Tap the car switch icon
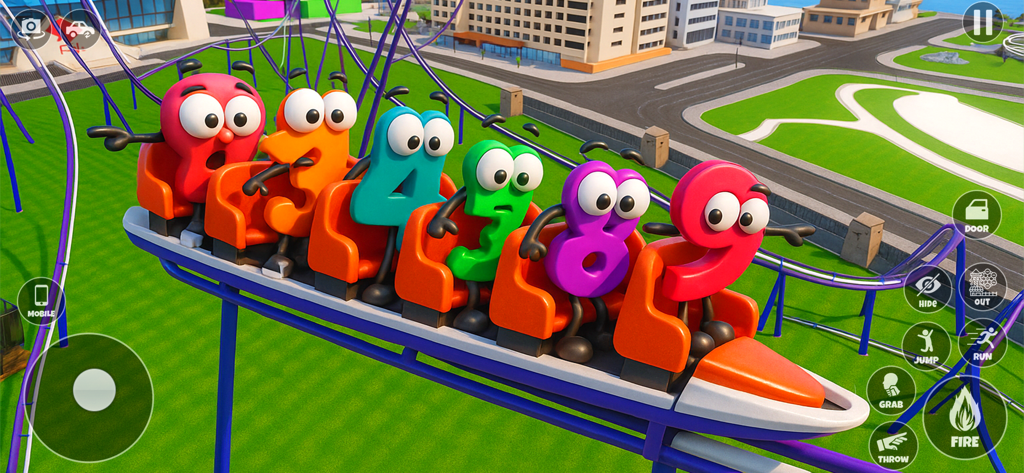 (79, 29)
